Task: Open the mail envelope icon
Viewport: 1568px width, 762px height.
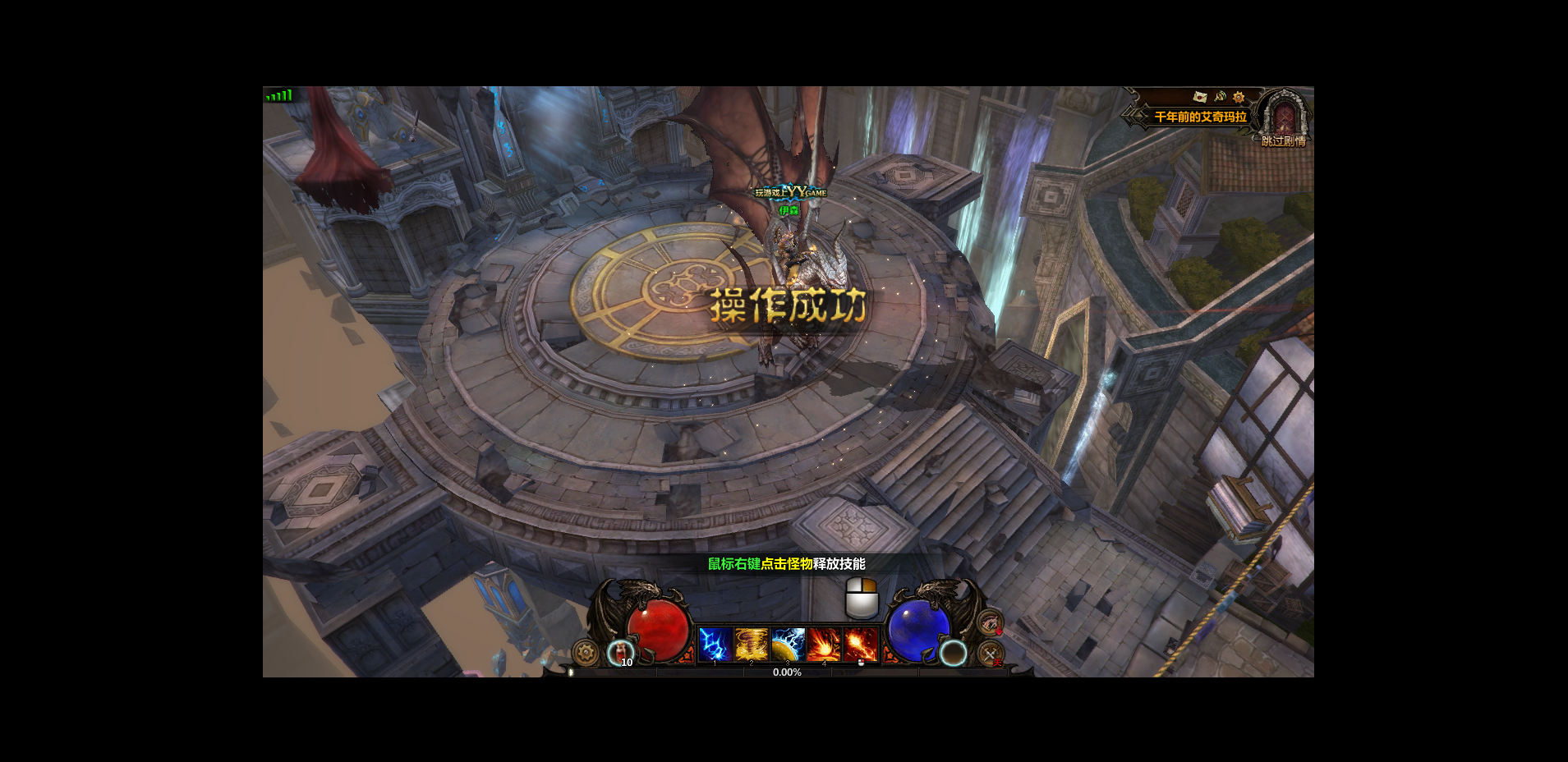Action: click(1200, 97)
